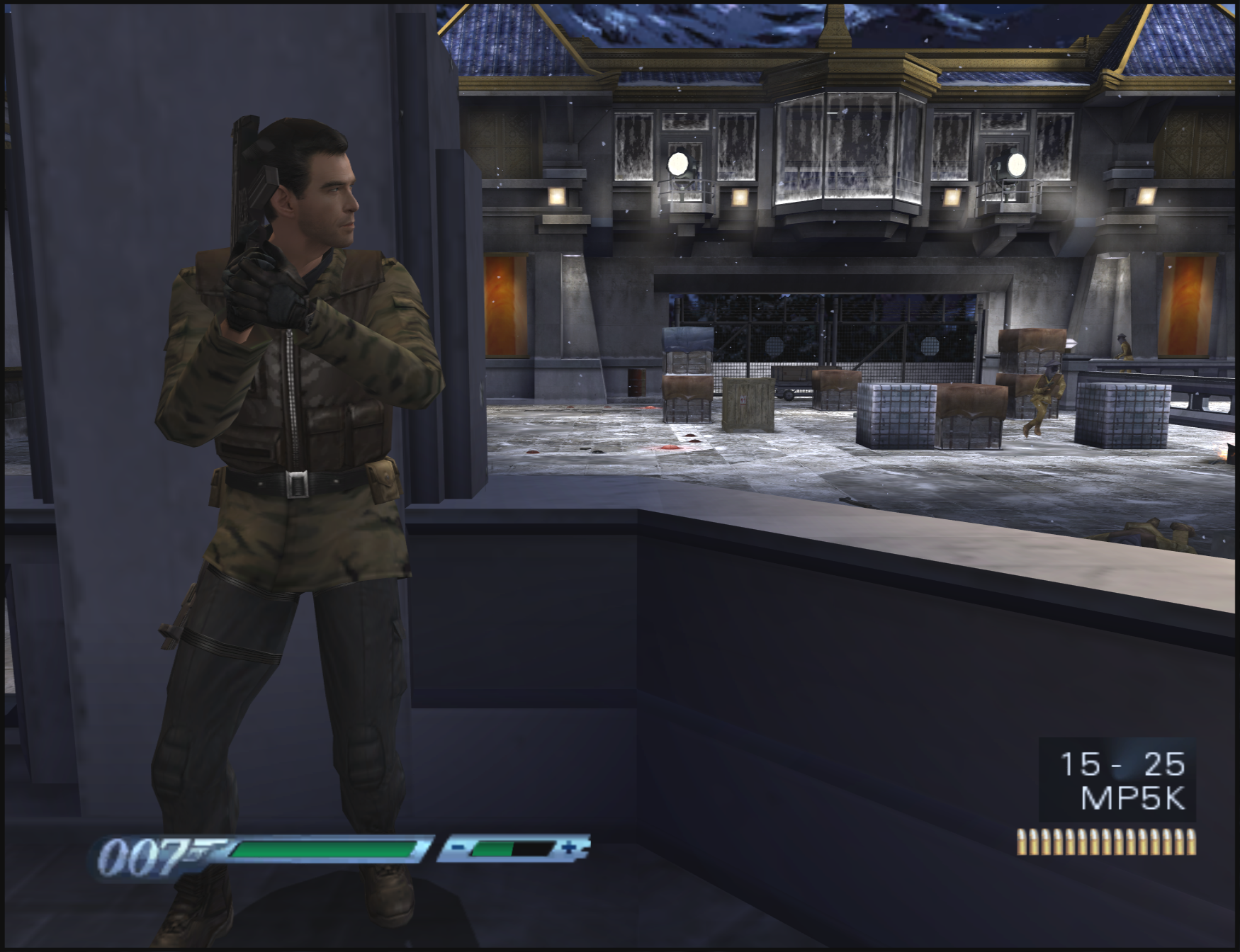
Task: Select the MP5K weapon indicator
Action: click(1132, 798)
